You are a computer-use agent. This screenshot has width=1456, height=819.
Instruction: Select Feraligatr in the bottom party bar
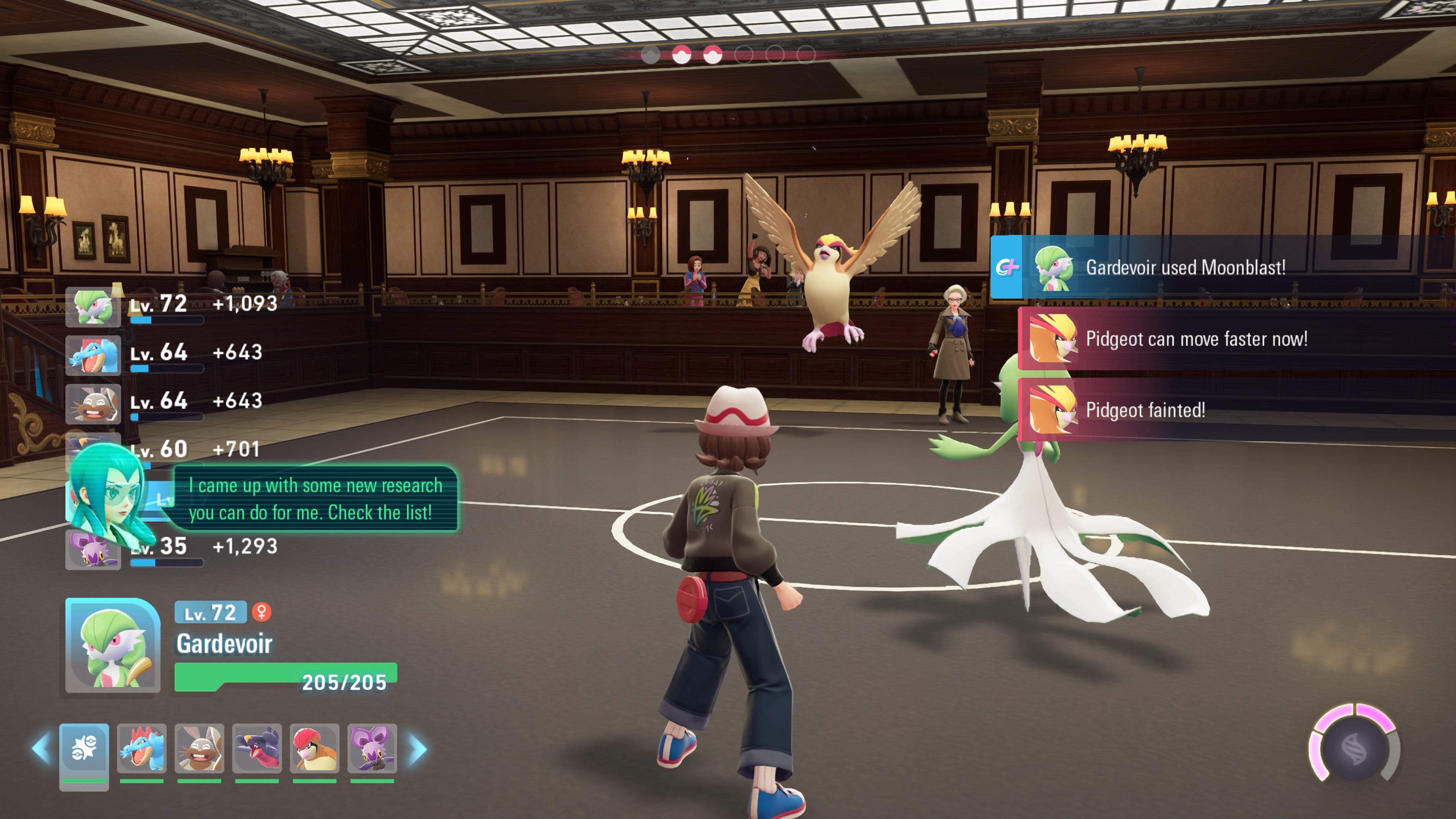(x=141, y=748)
